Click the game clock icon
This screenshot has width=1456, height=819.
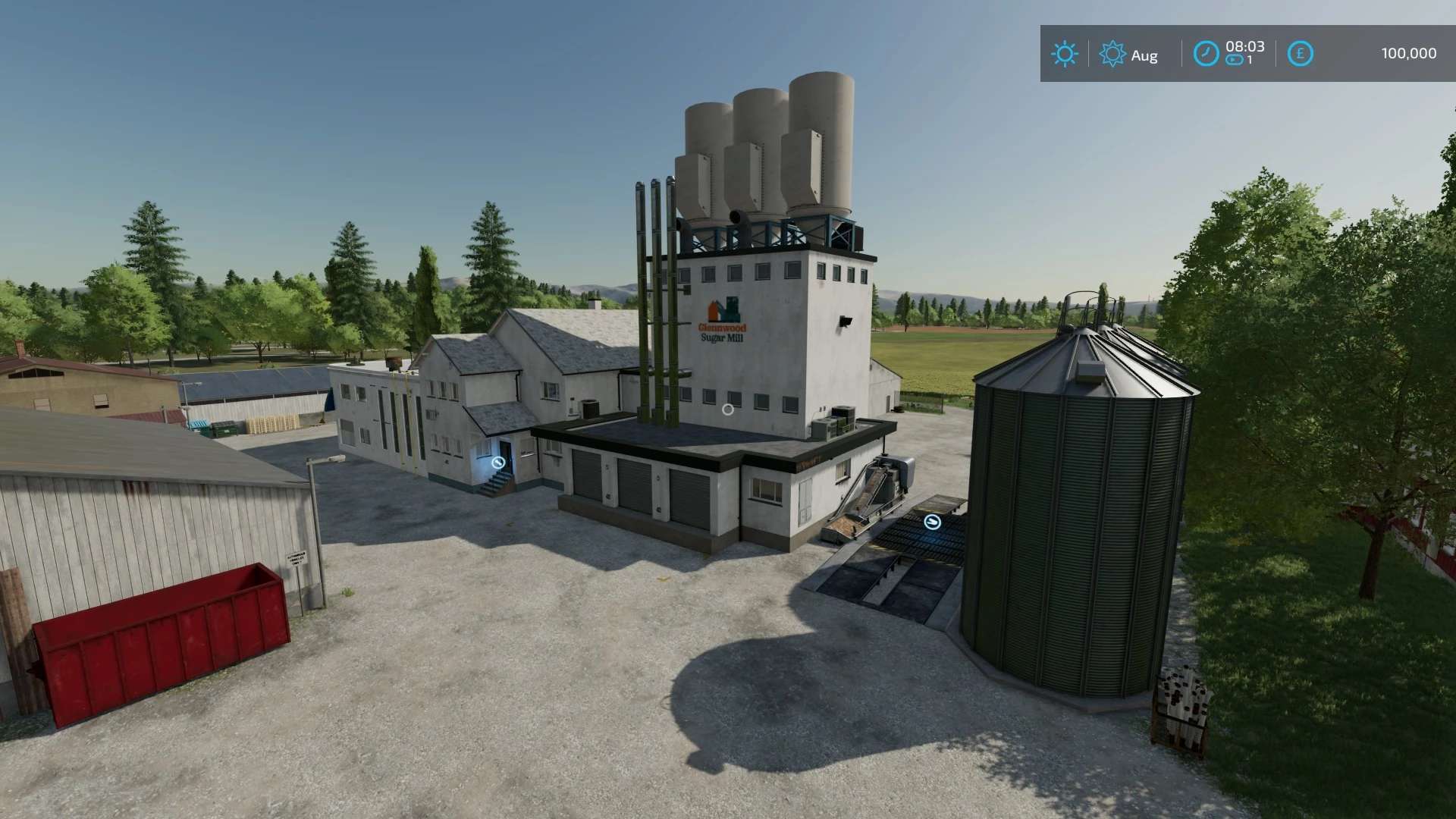point(1206,54)
